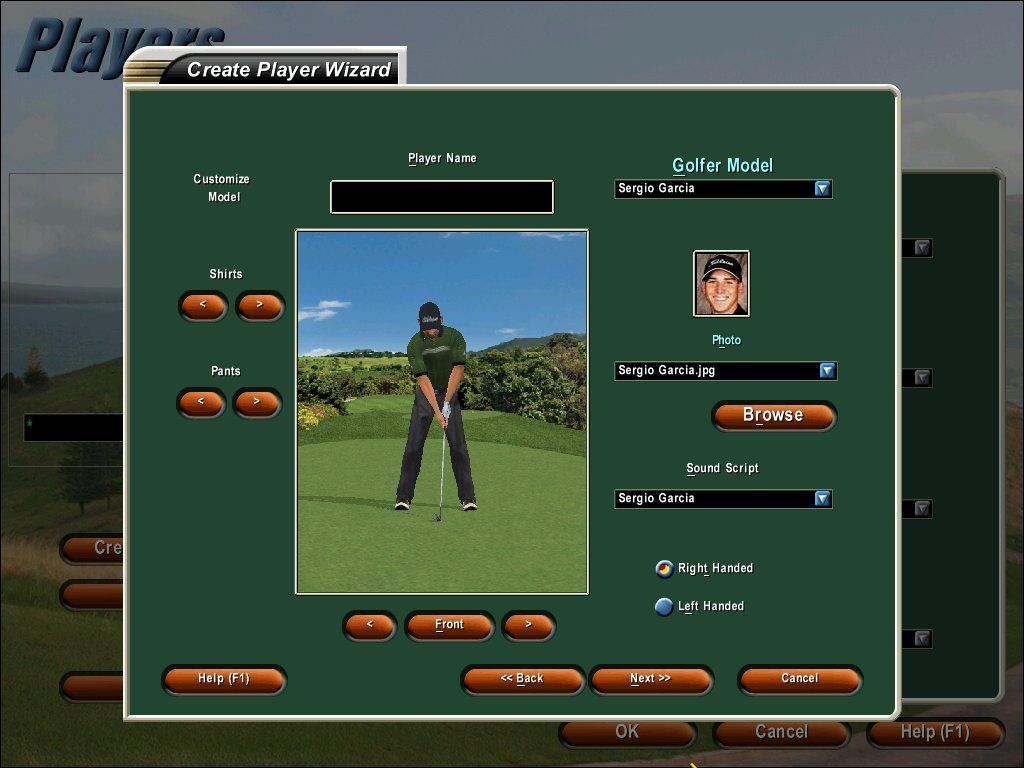Select the Left Handed option
Screen dimensions: 1024x768
(664, 607)
